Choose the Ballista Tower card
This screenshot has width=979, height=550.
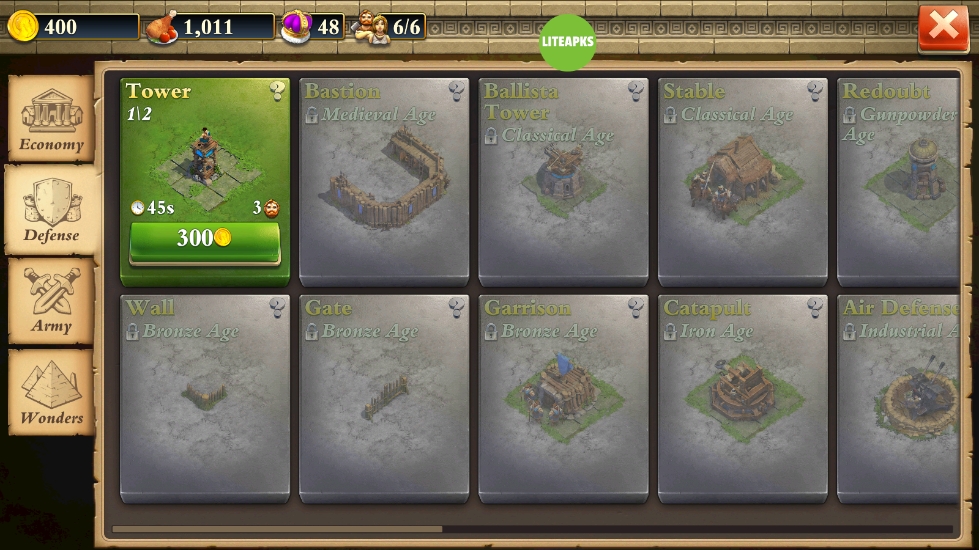563,180
